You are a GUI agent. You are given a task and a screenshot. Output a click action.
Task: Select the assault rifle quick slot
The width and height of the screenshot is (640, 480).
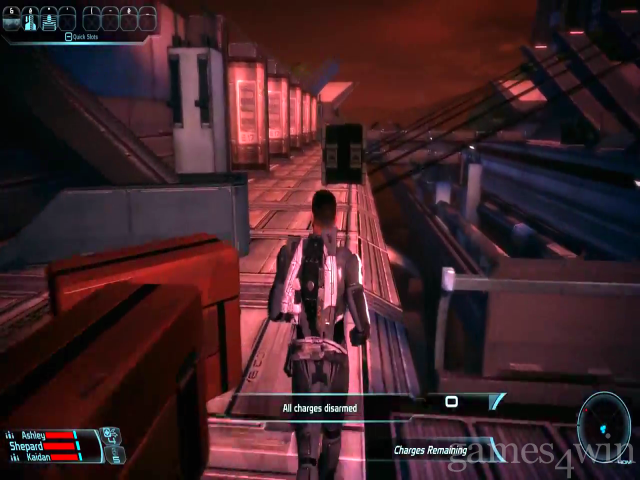click(49, 18)
